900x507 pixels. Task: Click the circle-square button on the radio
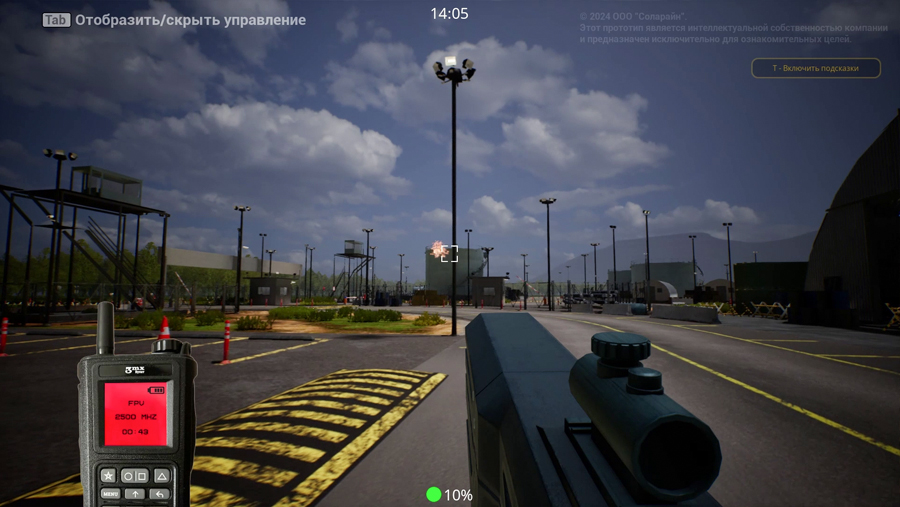tap(135, 475)
